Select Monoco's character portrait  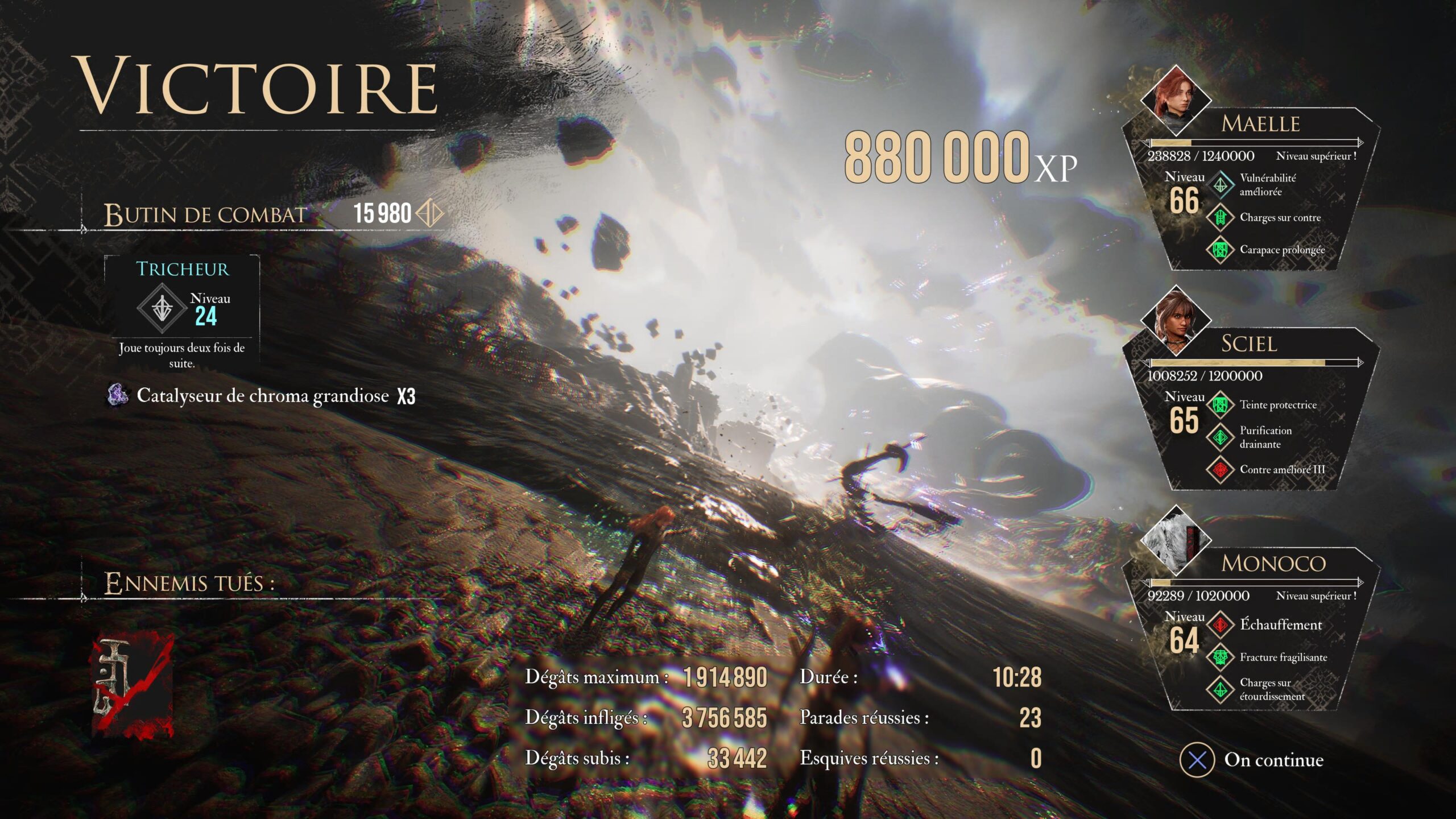[x=1175, y=540]
